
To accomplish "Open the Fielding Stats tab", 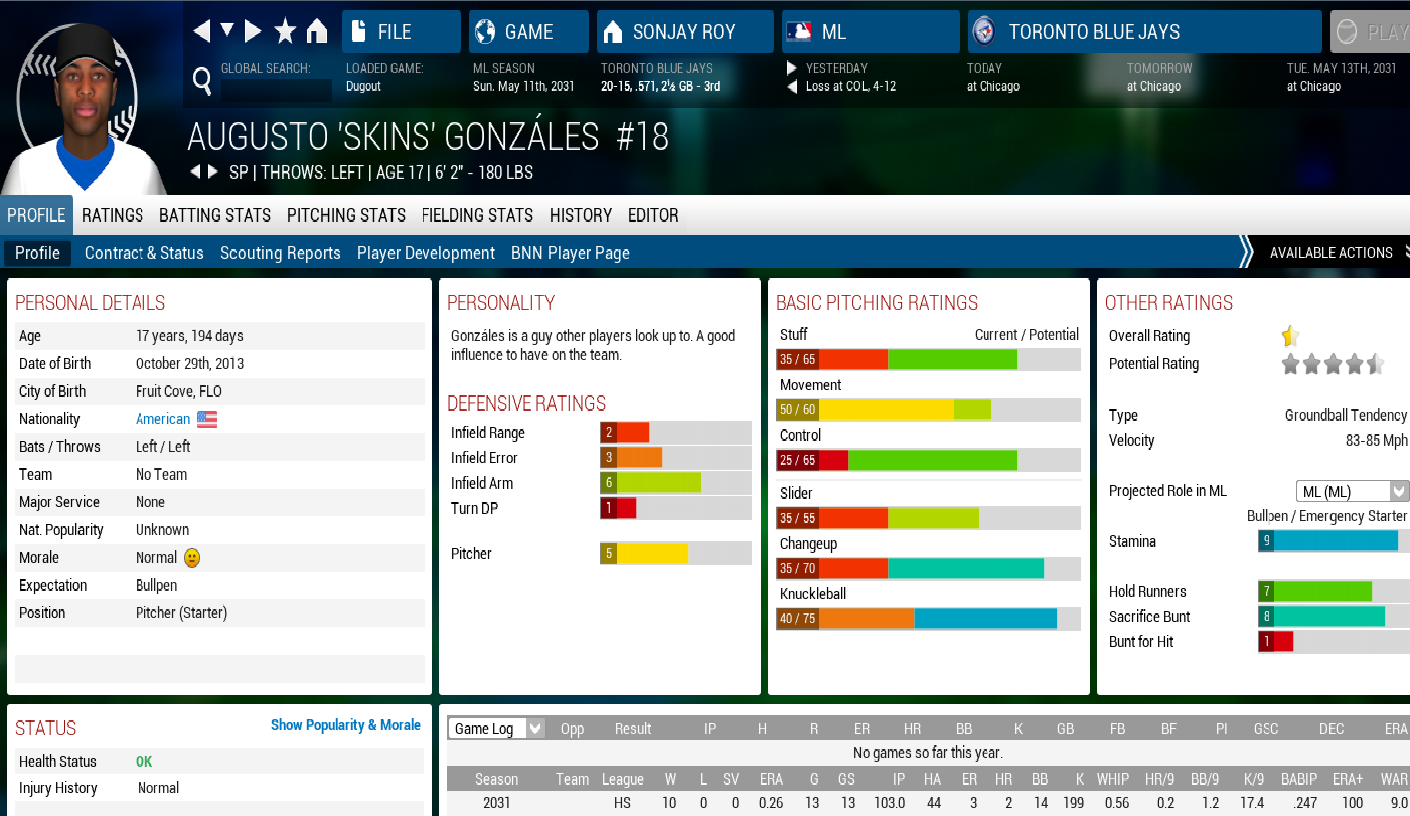I will coord(477,215).
